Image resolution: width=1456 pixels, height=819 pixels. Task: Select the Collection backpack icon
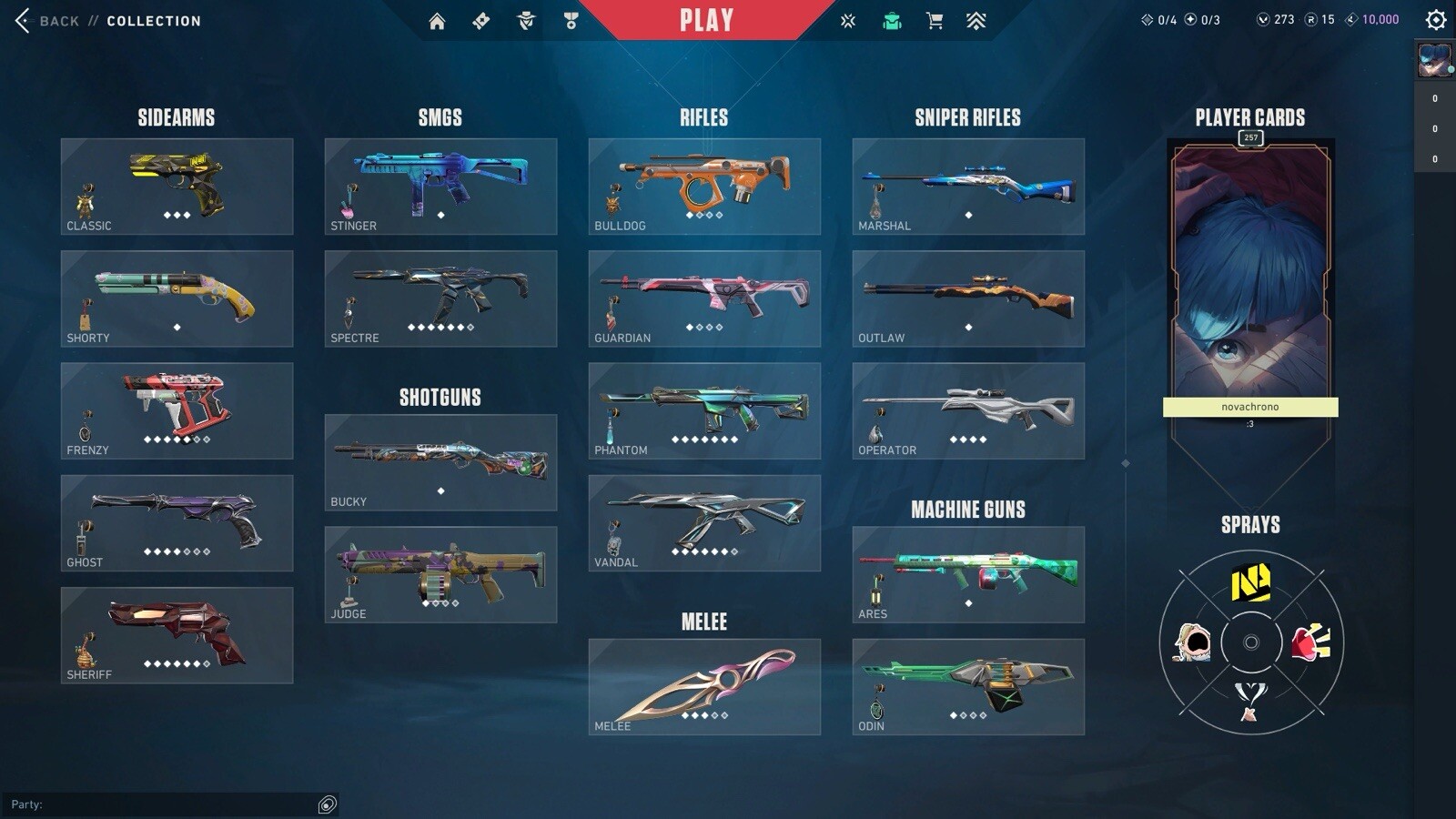click(892, 20)
